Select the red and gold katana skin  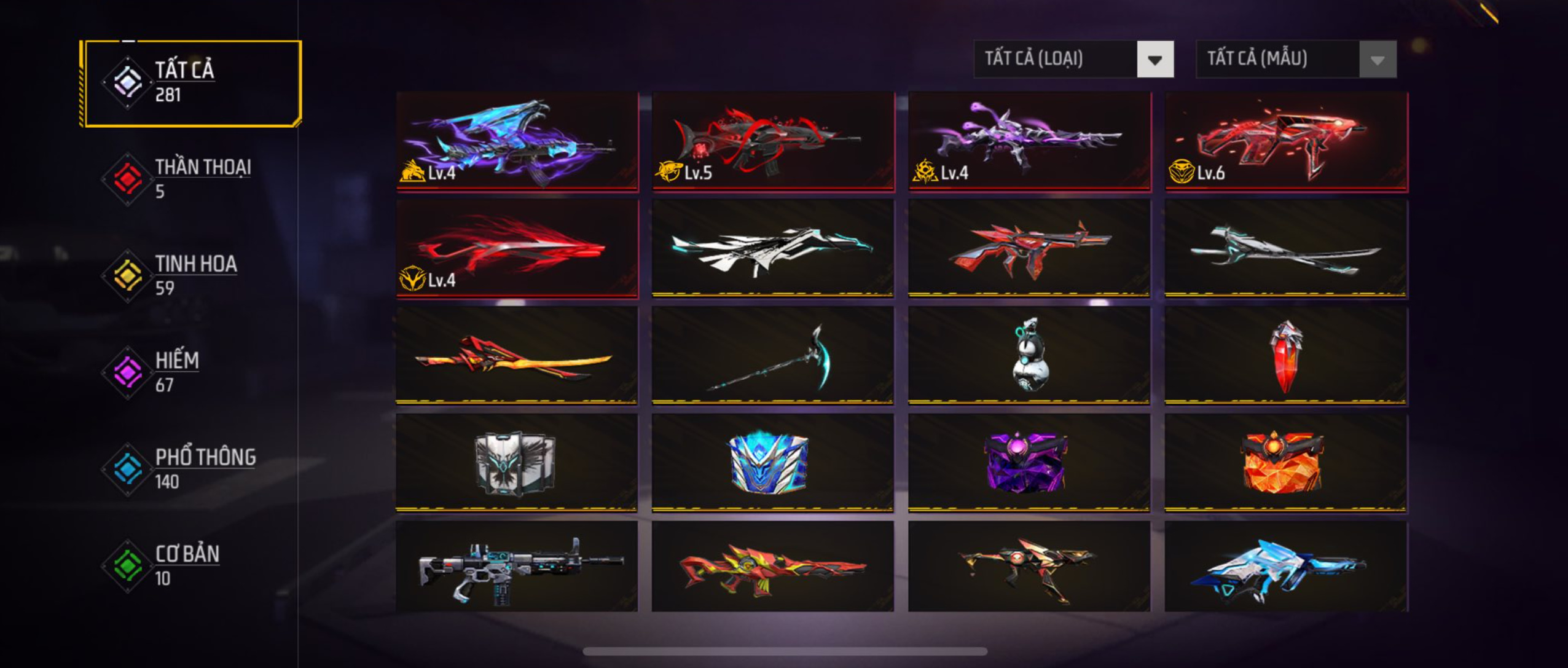pyautogui.click(x=517, y=356)
